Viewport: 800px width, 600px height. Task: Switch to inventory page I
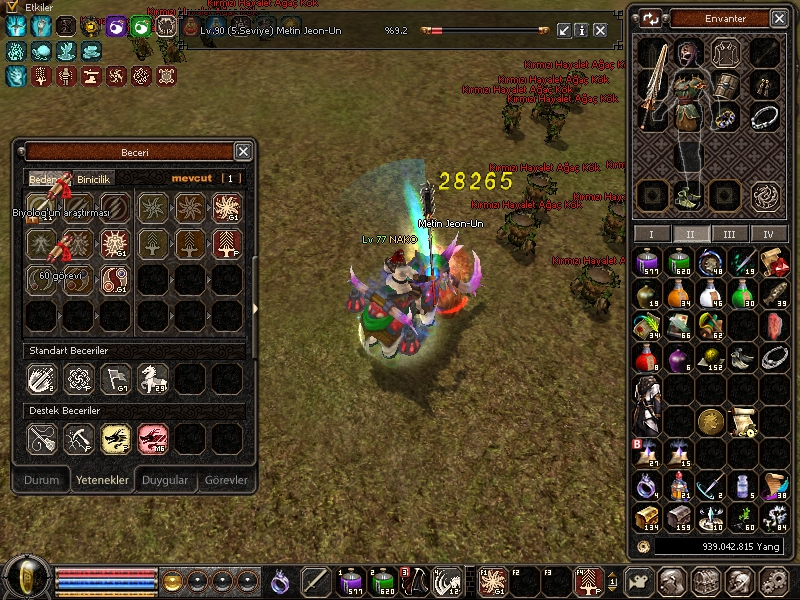(652, 234)
